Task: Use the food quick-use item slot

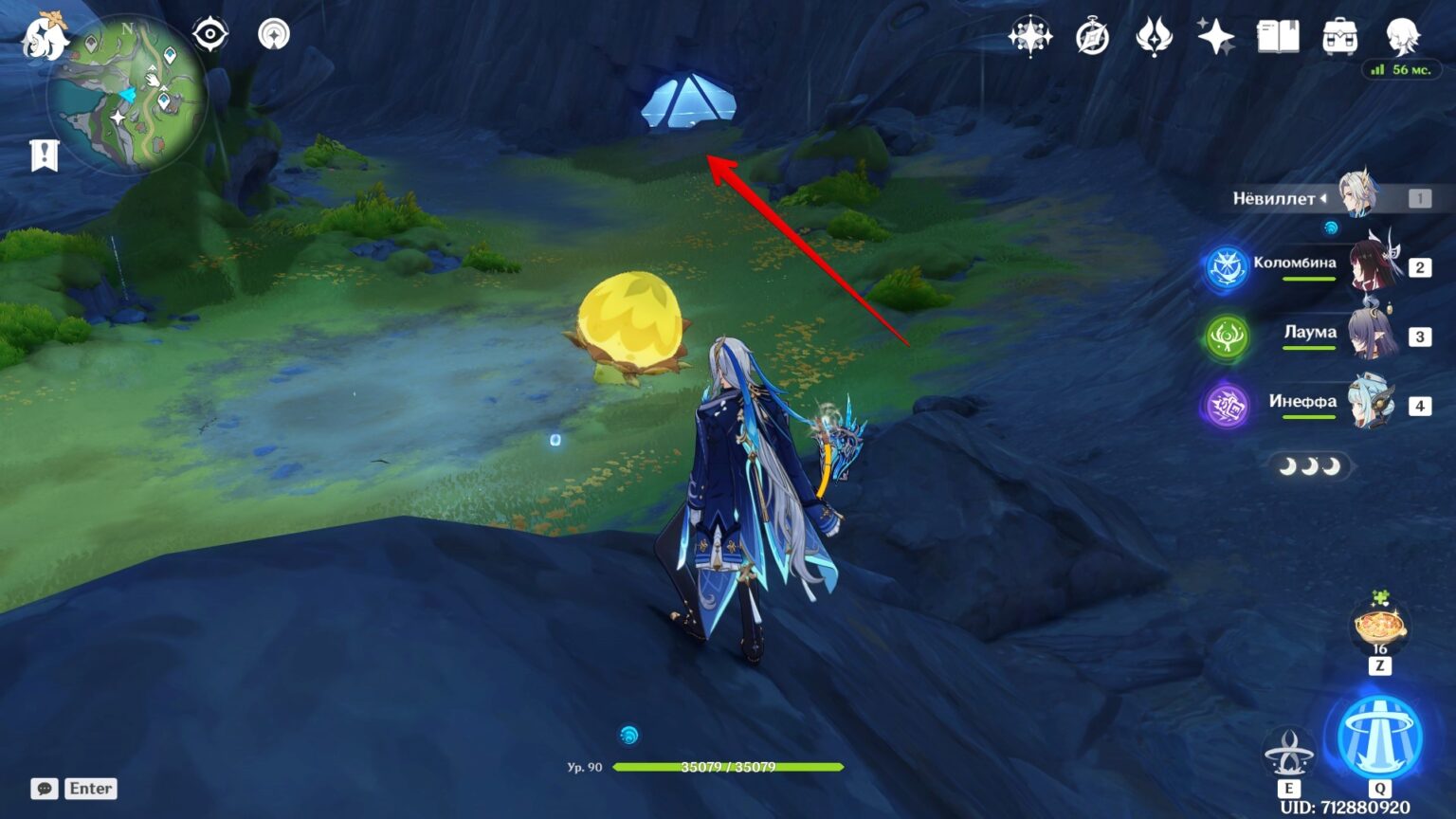Action: (x=1379, y=628)
